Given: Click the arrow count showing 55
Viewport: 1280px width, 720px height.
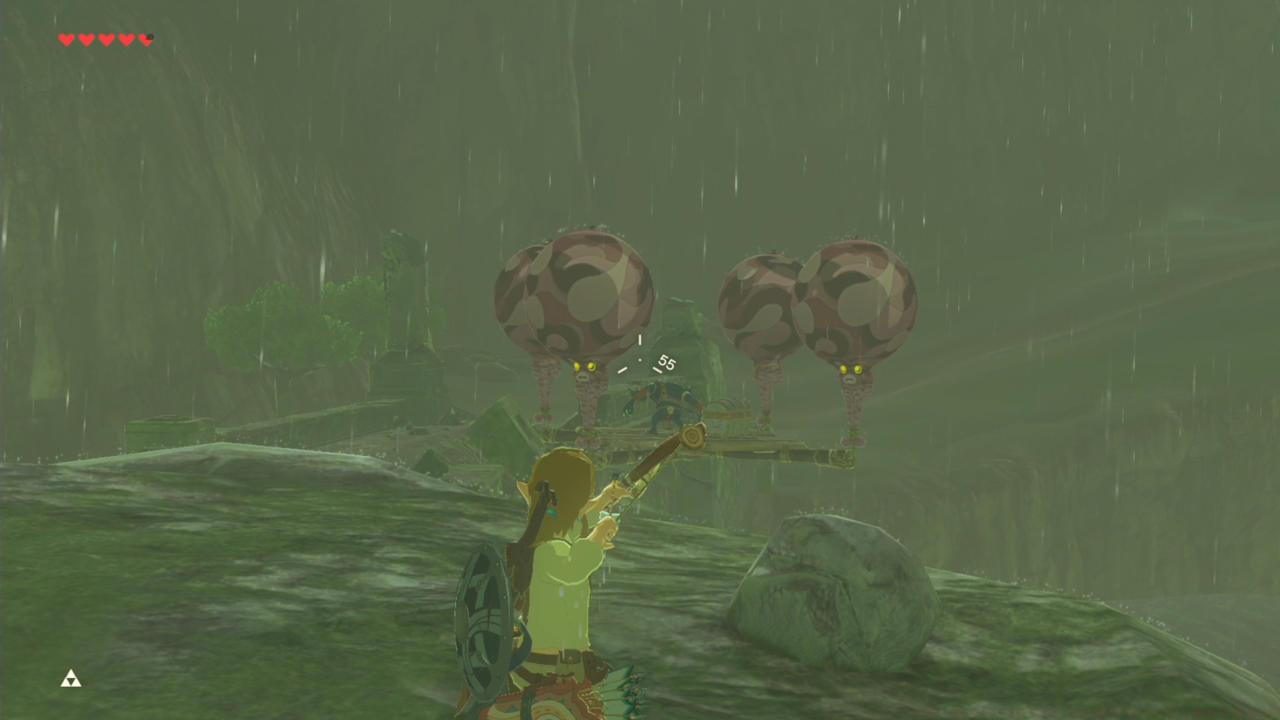Looking at the screenshot, I should (x=666, y=364).
